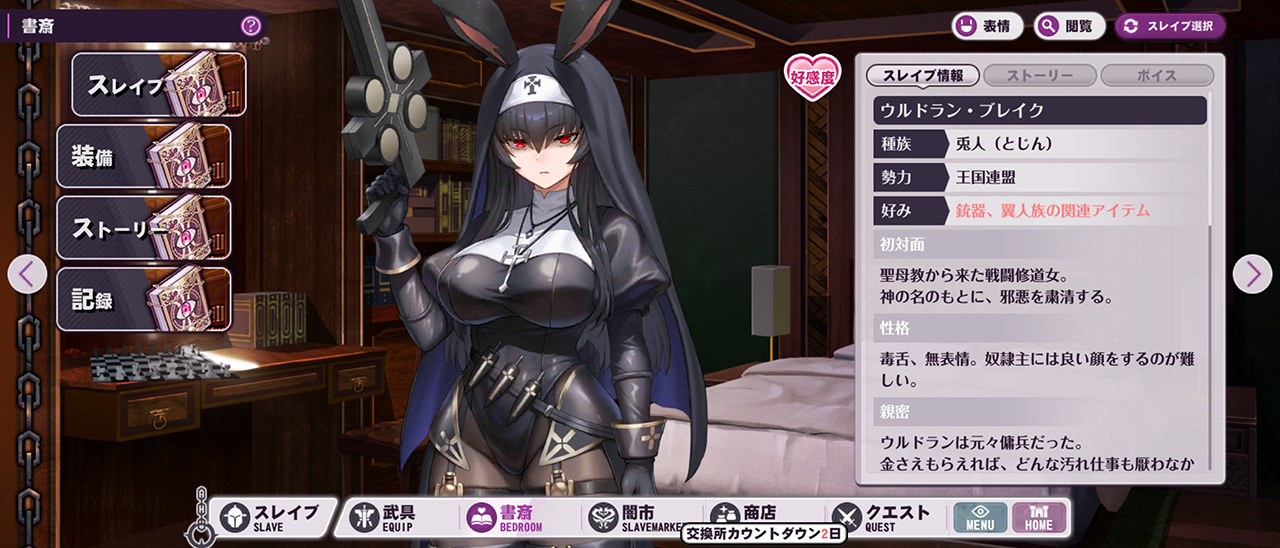Open the 表情 expression button
This screenshot has height=548, width=1280.
click(986, 26)
